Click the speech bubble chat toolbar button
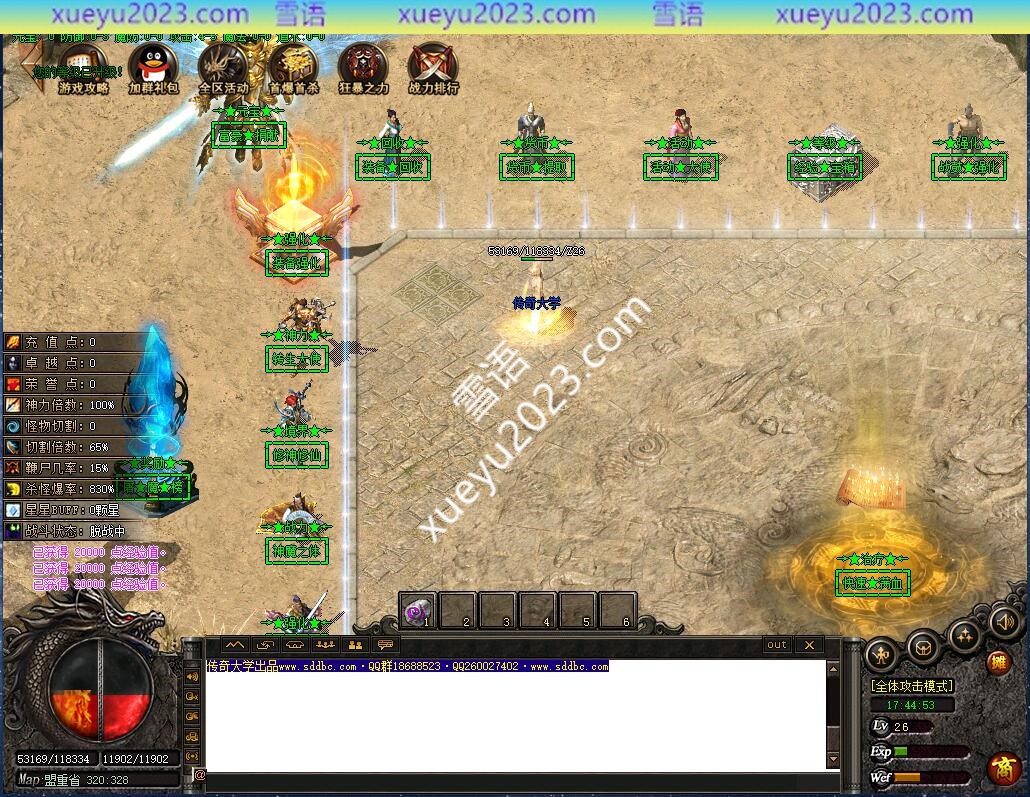Screen dimensions: 1030x797 [384, 645]
